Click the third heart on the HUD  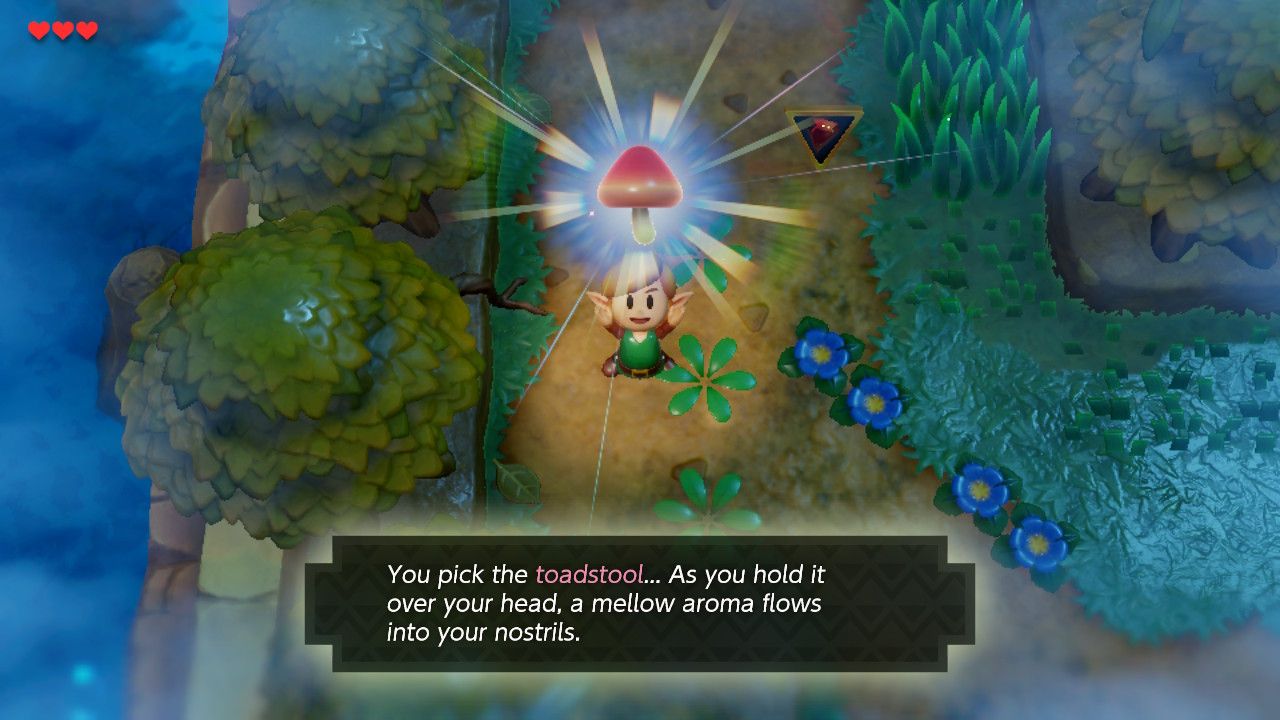click(x=86, y=30)
